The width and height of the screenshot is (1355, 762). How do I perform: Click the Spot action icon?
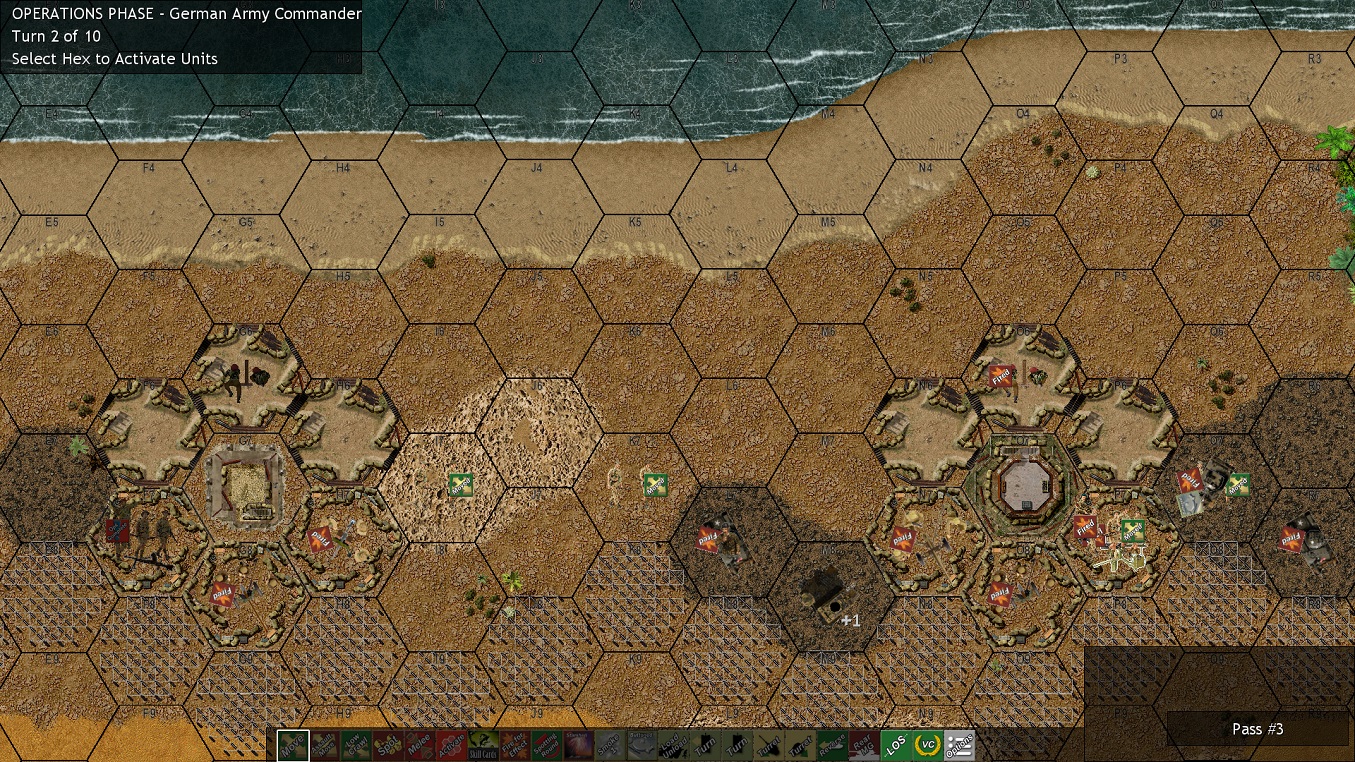coord(388,745)
